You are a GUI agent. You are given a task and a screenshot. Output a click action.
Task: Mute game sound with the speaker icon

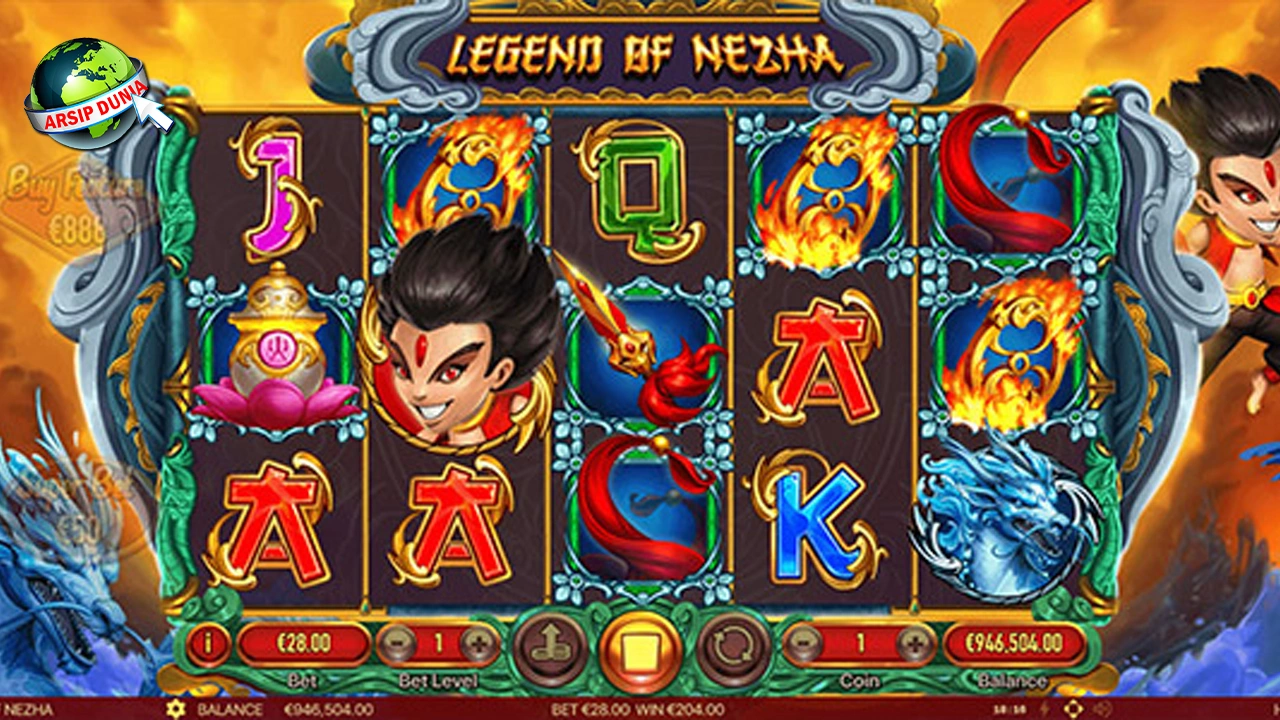(x=1103, y=709)
